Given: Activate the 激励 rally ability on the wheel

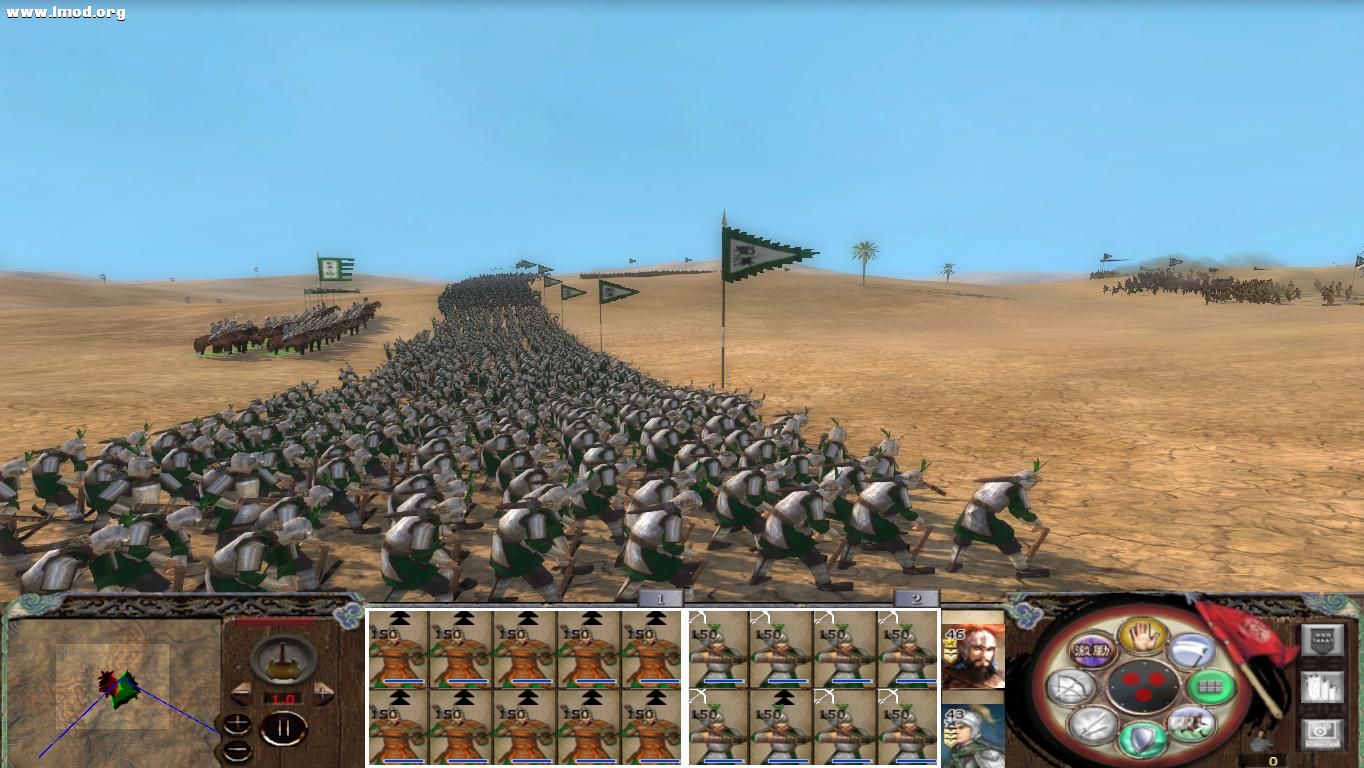Looking at the screenshot, I should pos(1092,651).
